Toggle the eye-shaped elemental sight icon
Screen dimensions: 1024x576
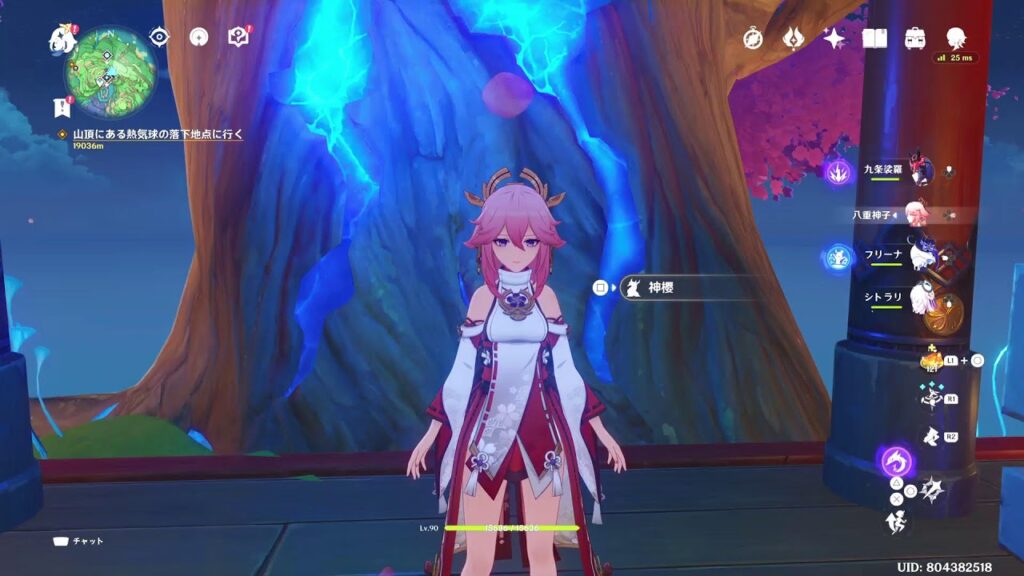coord(159,37)
